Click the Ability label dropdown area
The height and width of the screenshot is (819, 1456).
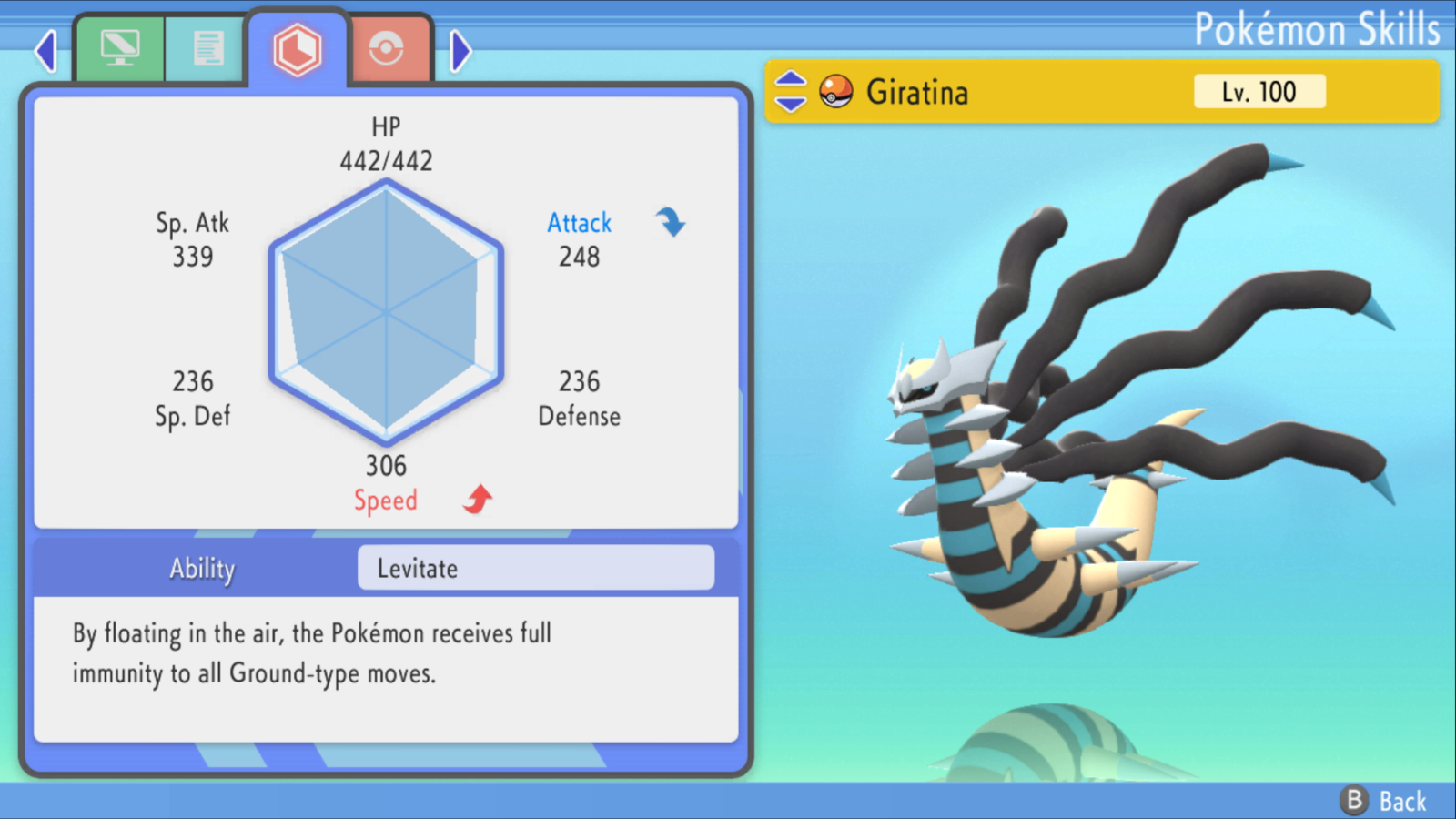coord(201,568)
